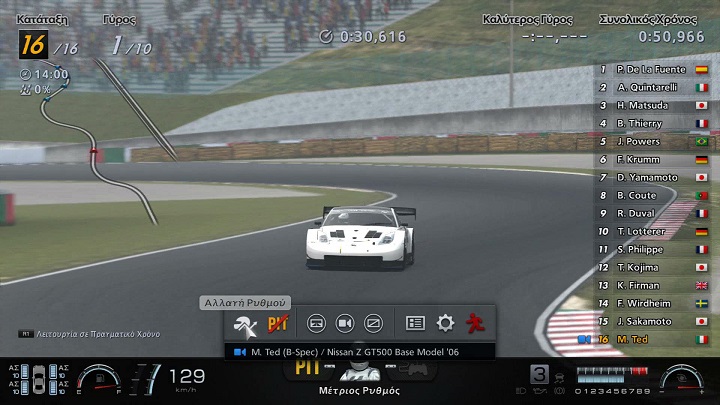
Task: Switch to the picture-in-picture display view
Action: [316, 324]
